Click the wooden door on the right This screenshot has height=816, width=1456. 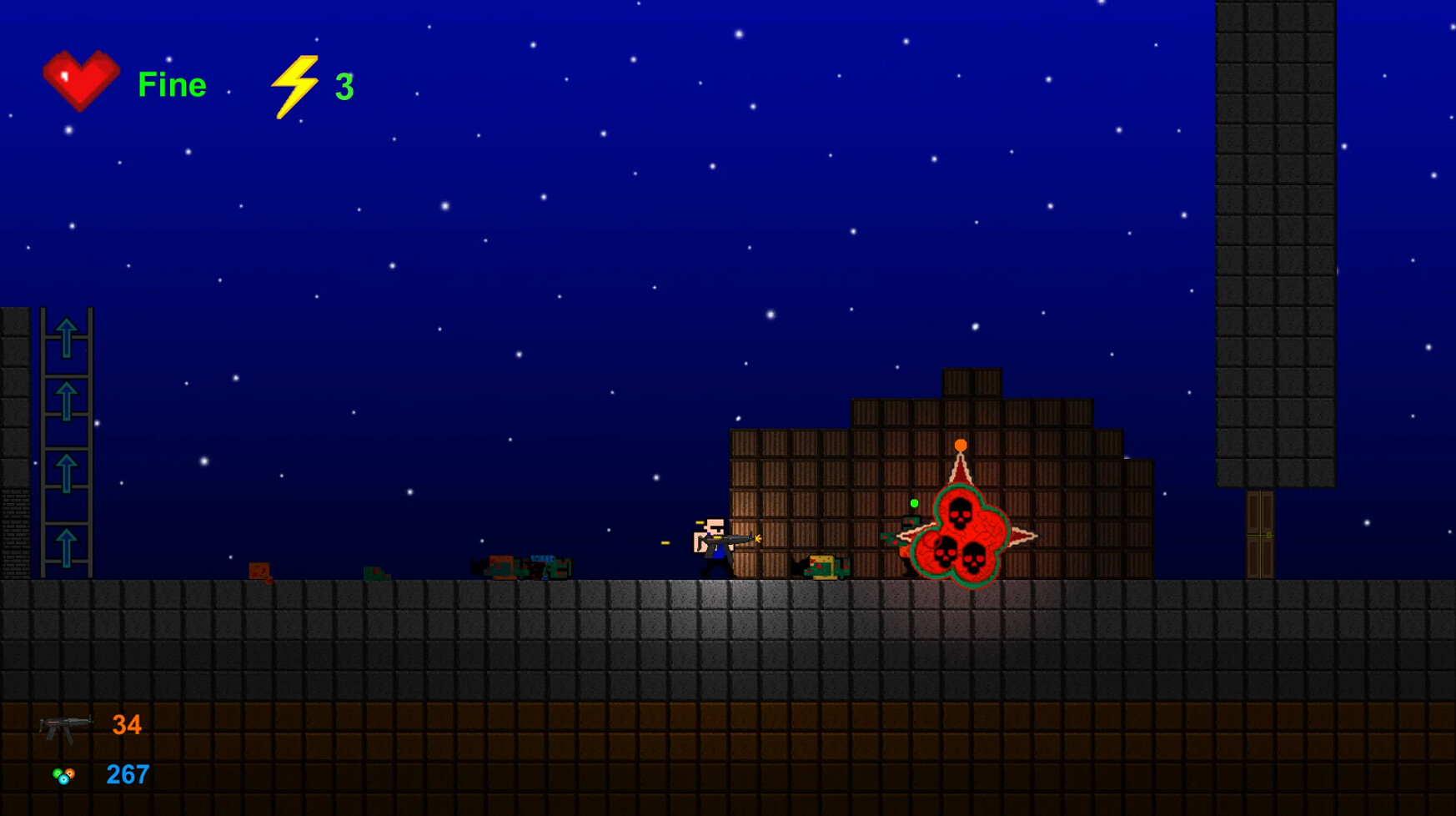1259,534
